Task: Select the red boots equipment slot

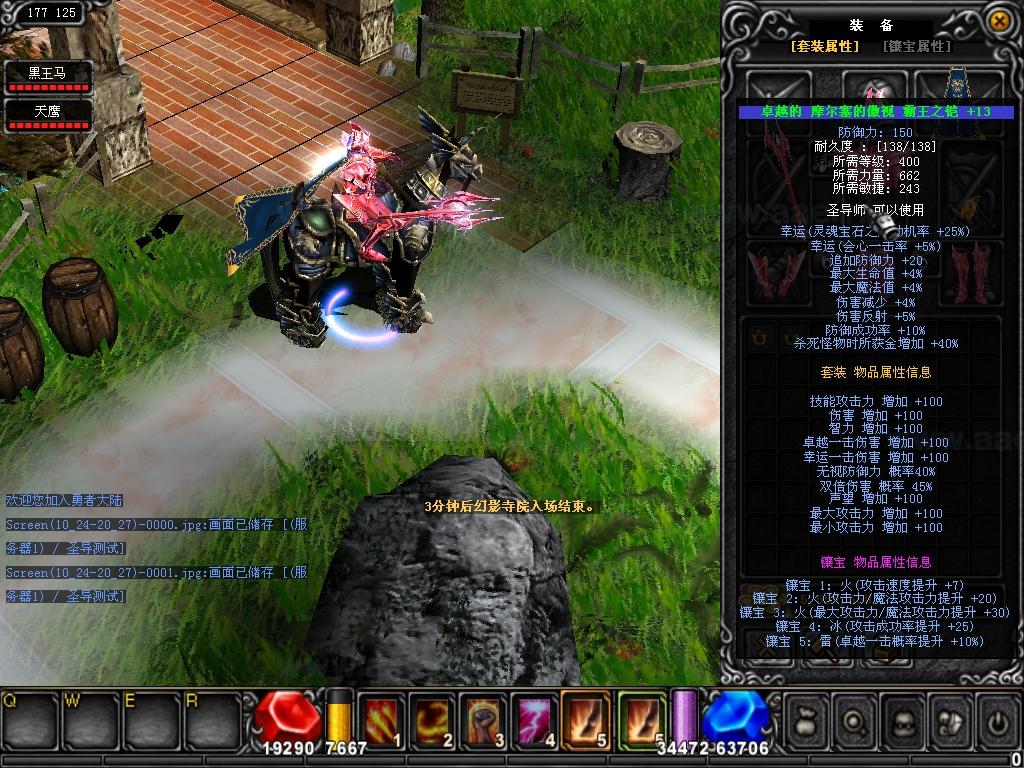Action: coord(968,272)
